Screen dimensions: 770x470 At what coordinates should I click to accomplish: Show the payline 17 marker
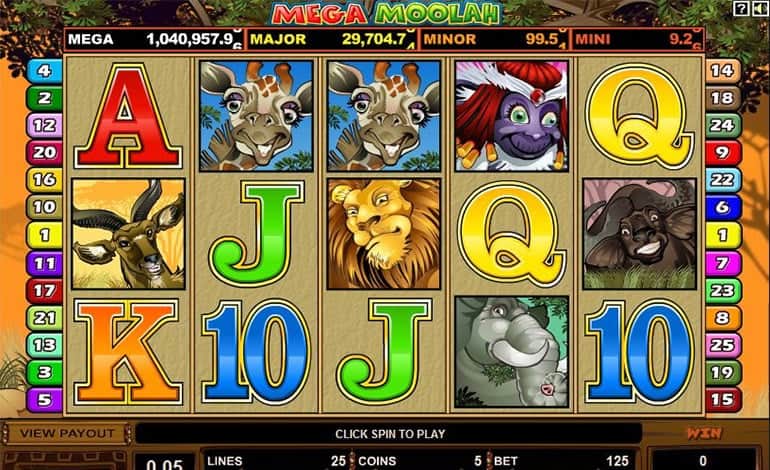(x=44, y=291)
